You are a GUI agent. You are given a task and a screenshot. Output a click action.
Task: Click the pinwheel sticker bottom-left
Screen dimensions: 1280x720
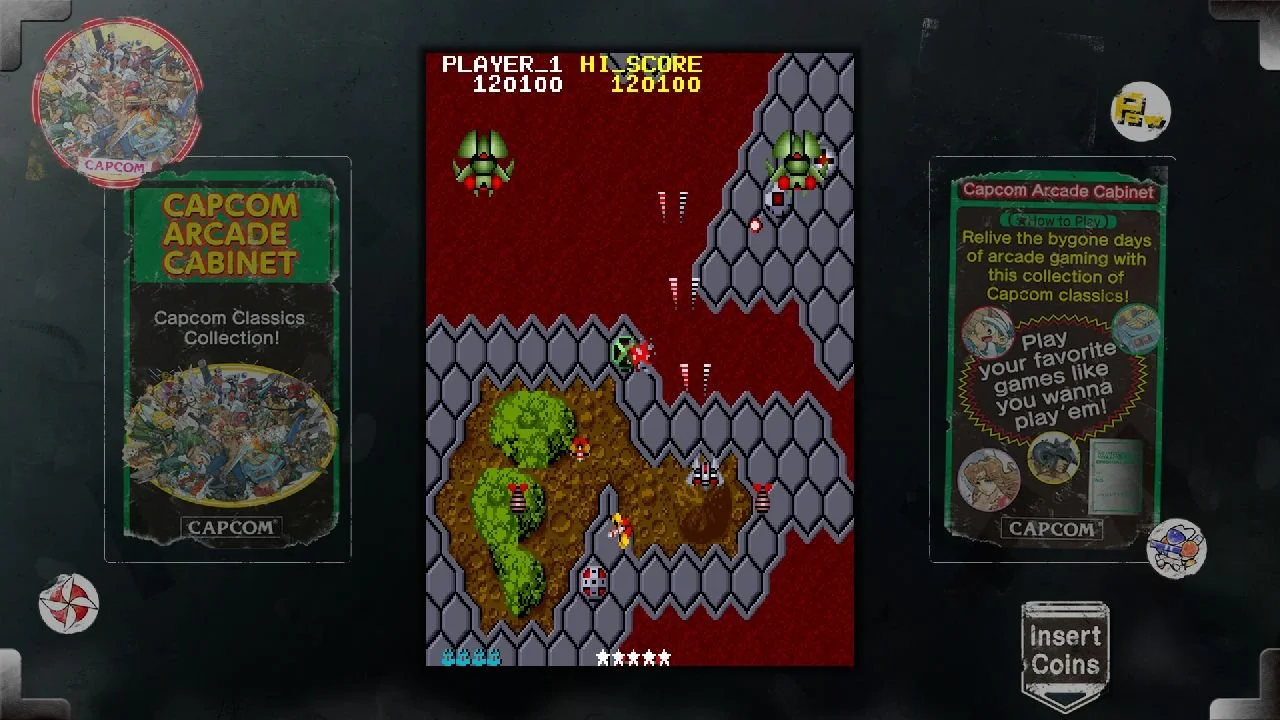click(x=67, y=604)
